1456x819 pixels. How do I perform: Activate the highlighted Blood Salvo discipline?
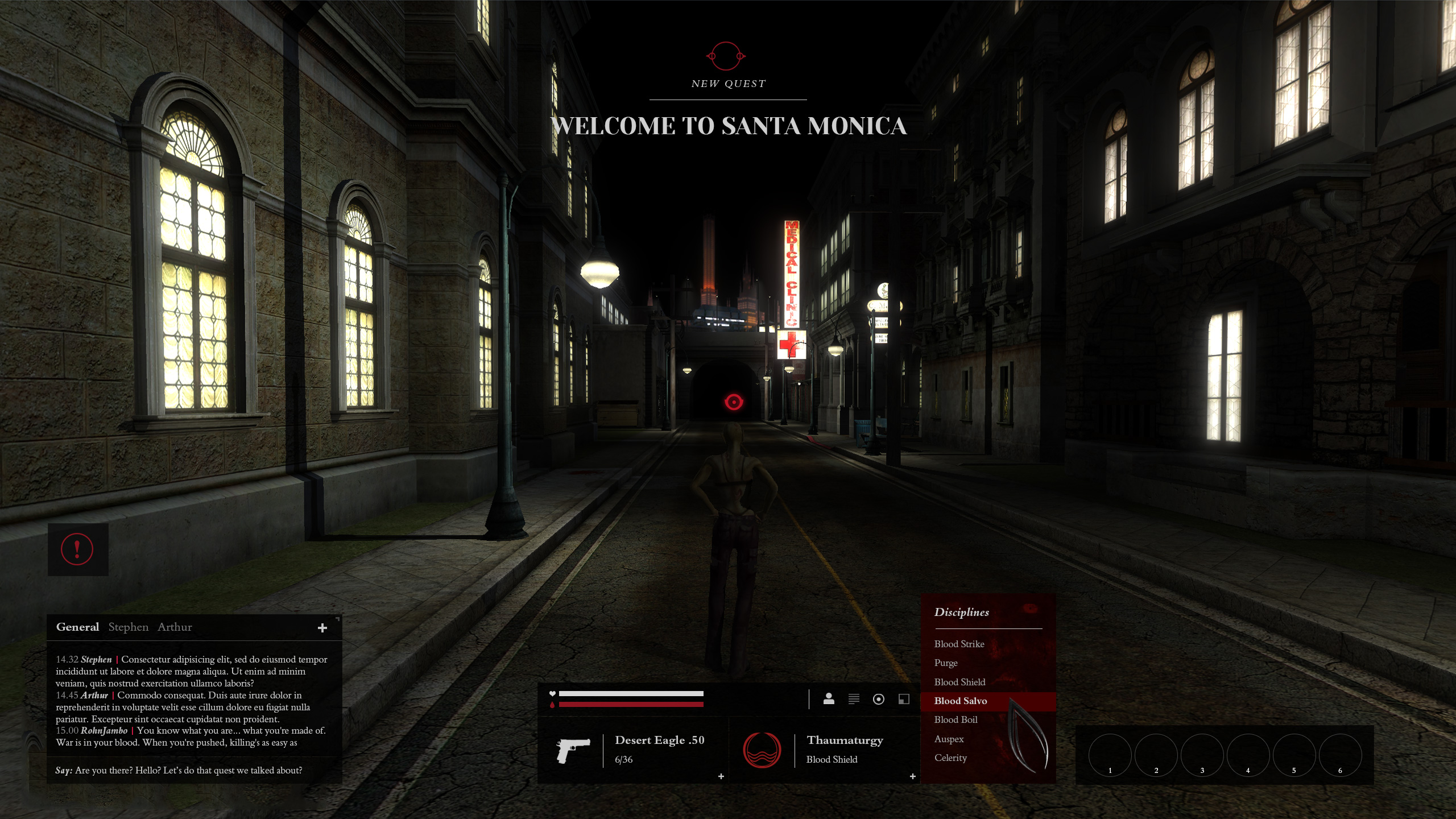tap(961, 701)
